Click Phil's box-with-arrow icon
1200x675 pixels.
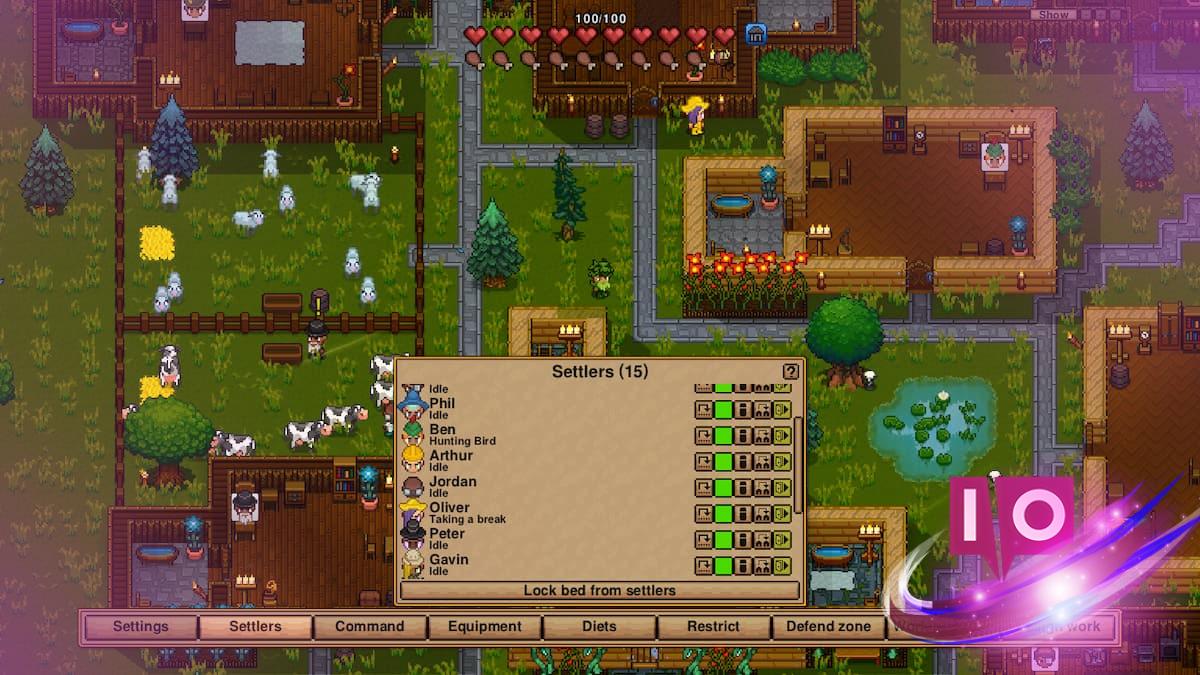pos(704,410)
